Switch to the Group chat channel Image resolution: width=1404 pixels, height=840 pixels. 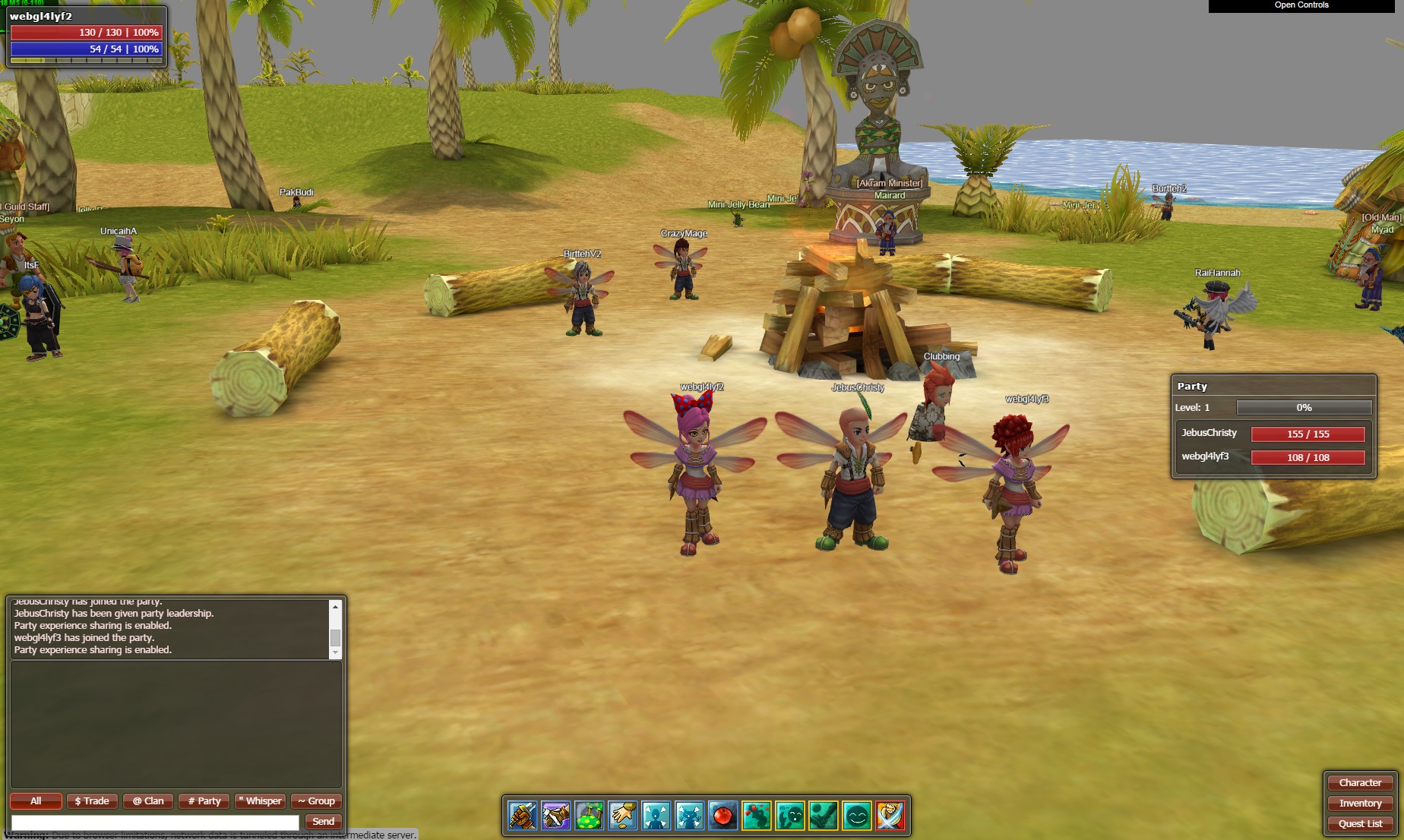316,801
